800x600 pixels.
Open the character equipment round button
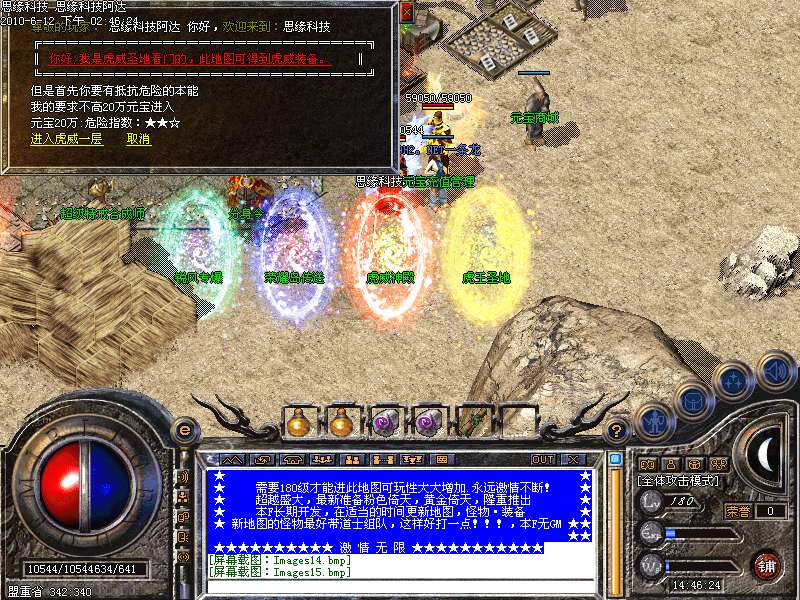tap(653, 421)
